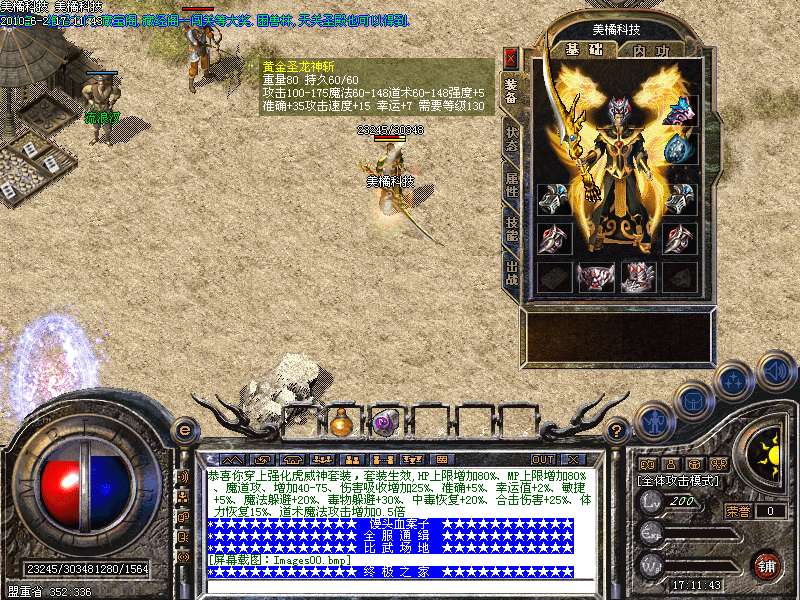Viewport: 800px width, 600px height.
Task: Select the 基础 tab
Action: pos(577,49)
